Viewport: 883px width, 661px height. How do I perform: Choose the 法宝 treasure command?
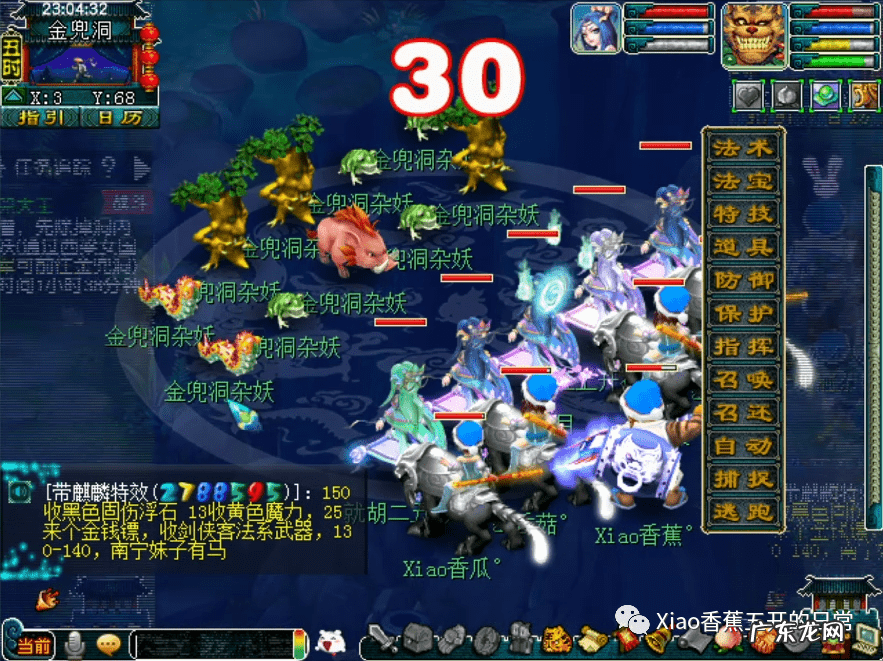(743, 181)
